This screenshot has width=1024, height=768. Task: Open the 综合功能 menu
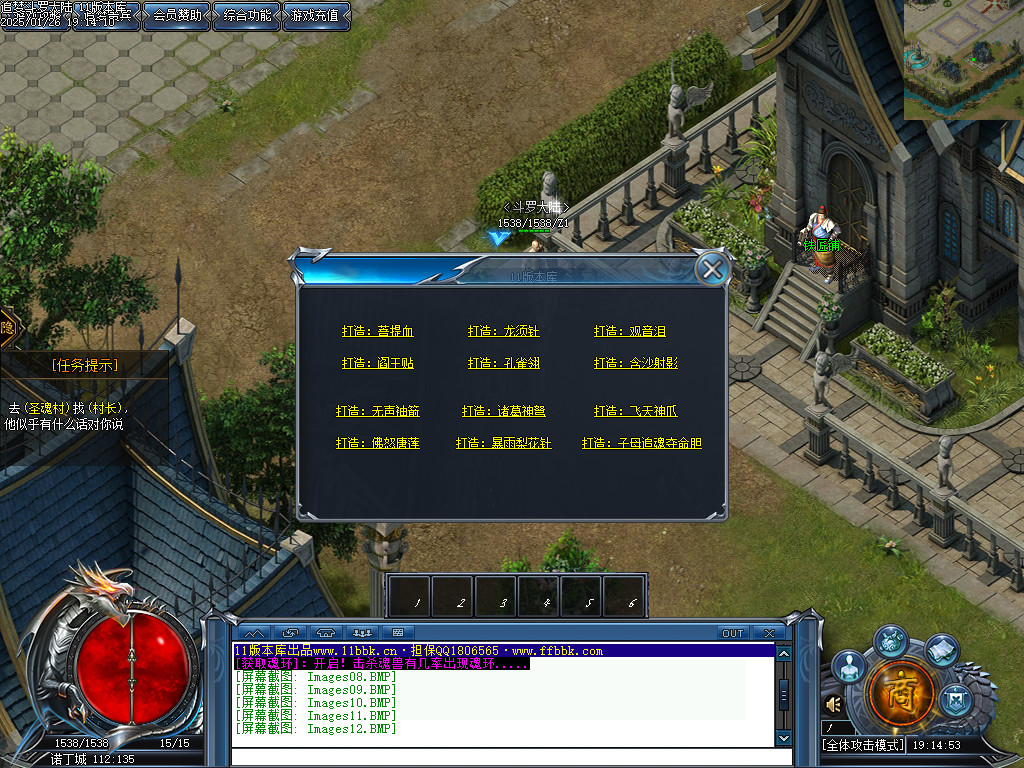[247, 15]
